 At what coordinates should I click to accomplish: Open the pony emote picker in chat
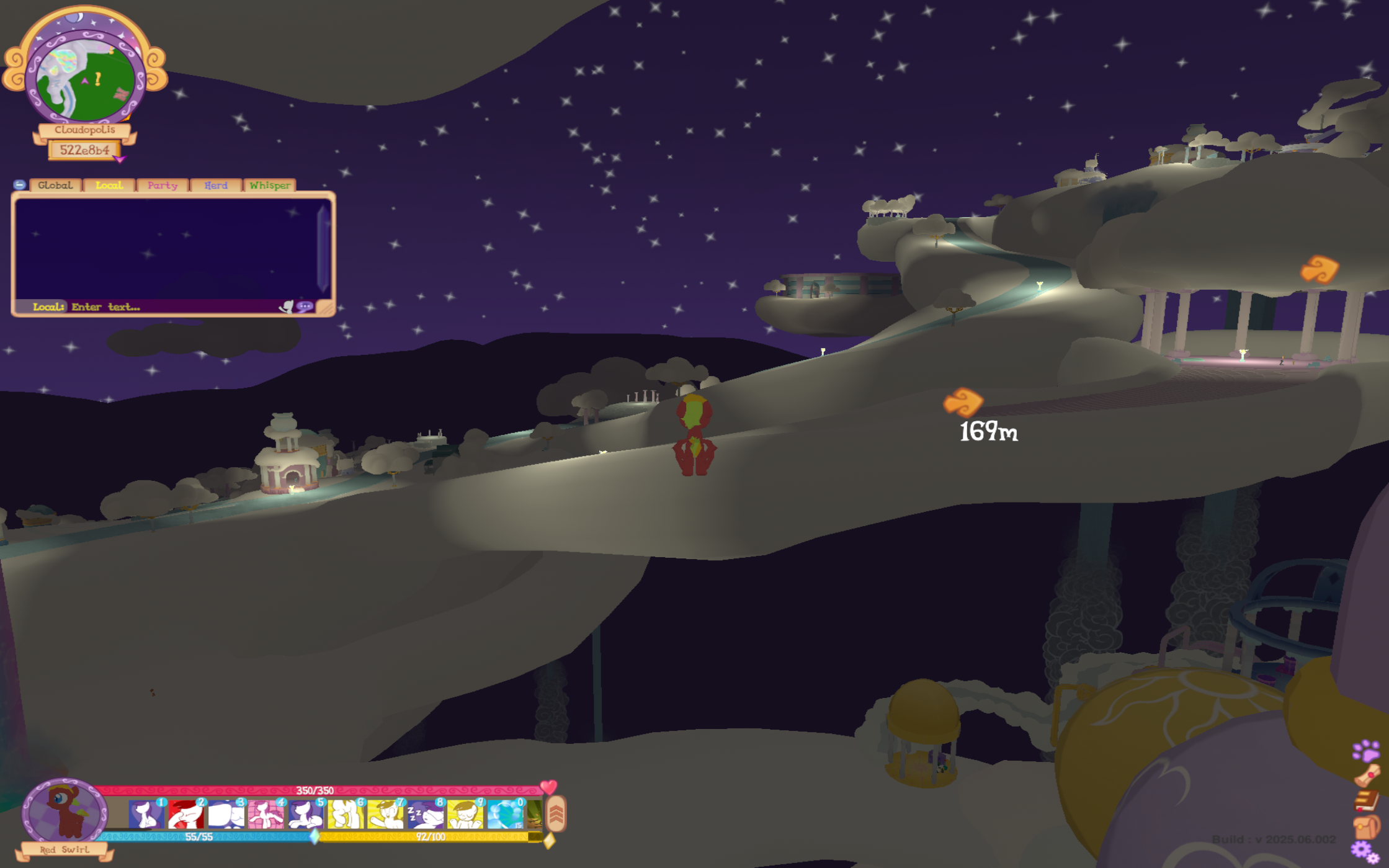click(286, 306)
